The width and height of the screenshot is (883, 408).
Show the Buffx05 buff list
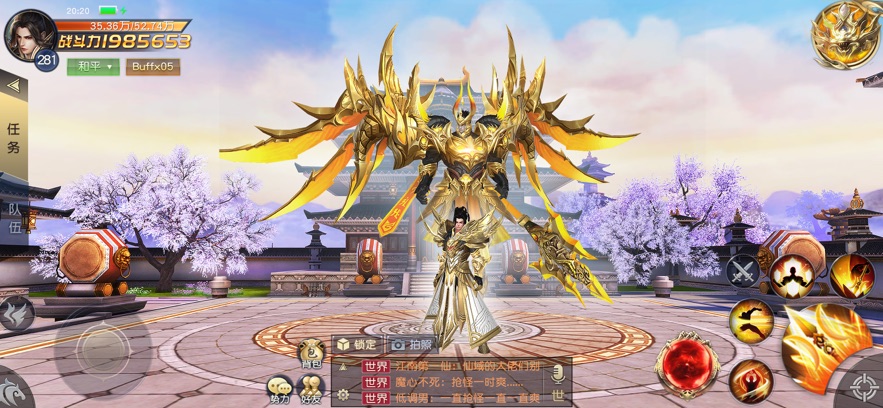click(x=152, y=67)
